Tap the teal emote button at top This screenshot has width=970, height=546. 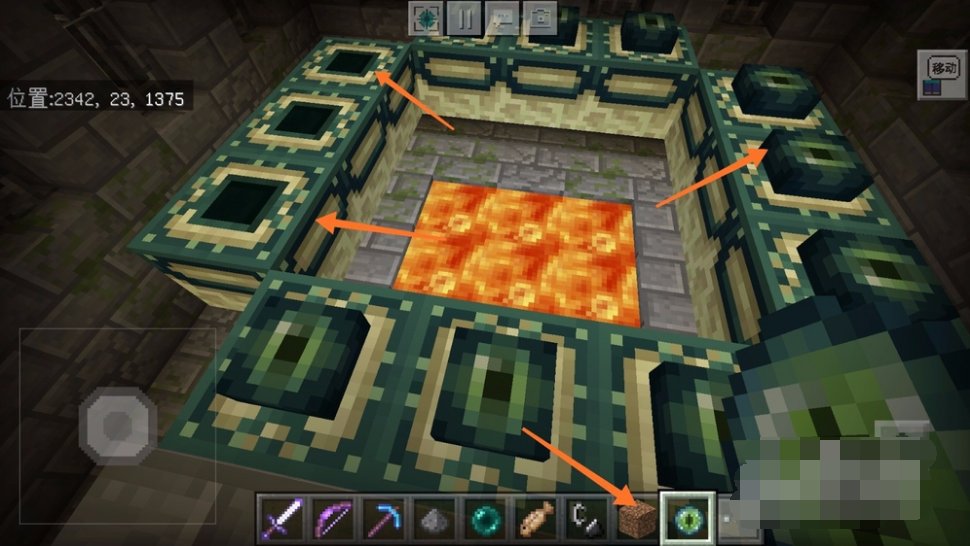427,17
